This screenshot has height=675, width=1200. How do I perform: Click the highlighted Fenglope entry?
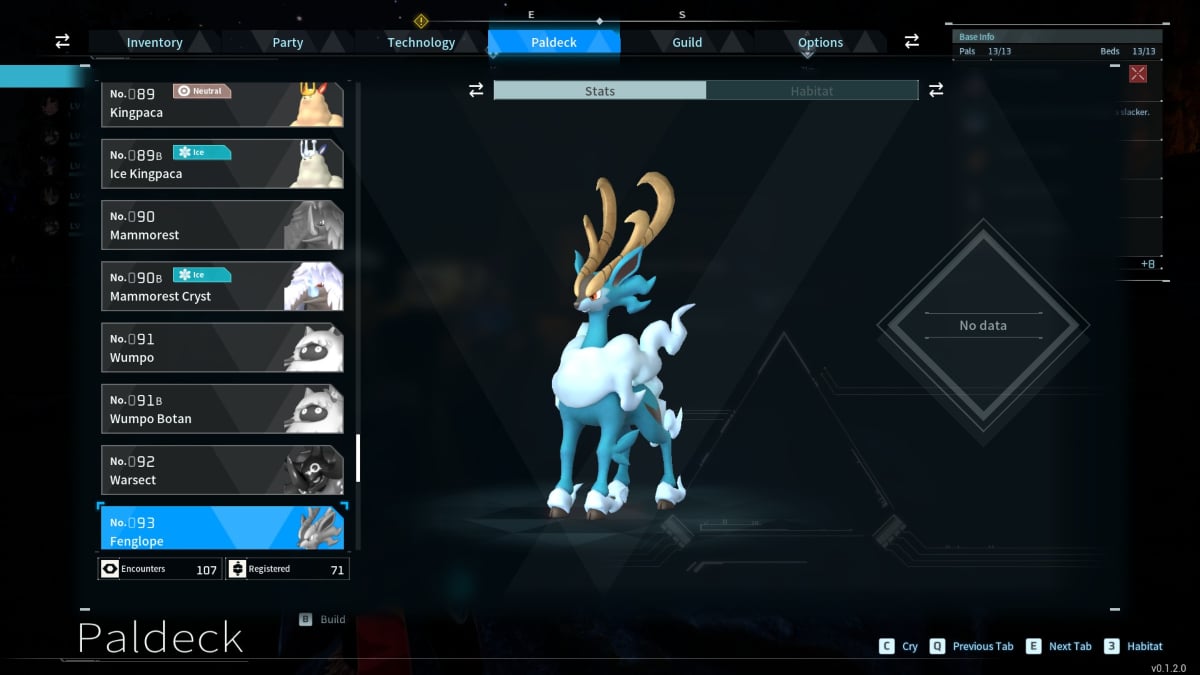(x=222, y=529)
